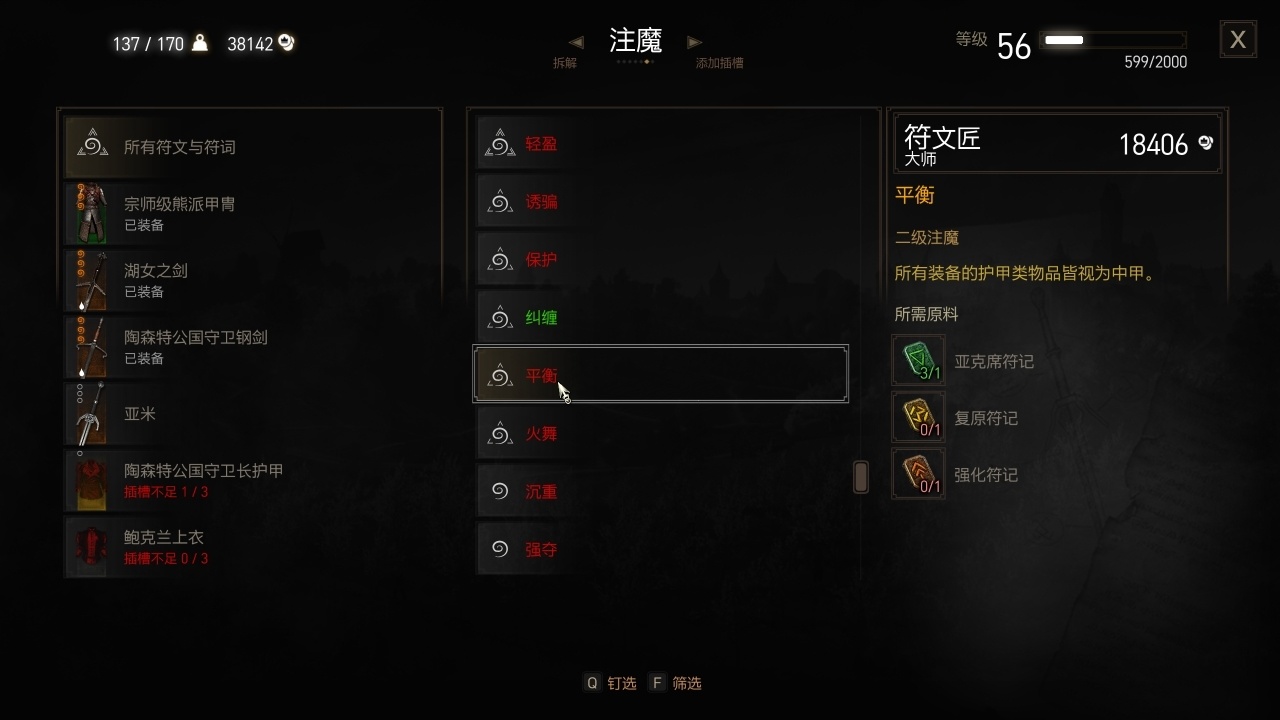
Task: Select the 轻盈 rune icon
Action: tap(499, 143)
